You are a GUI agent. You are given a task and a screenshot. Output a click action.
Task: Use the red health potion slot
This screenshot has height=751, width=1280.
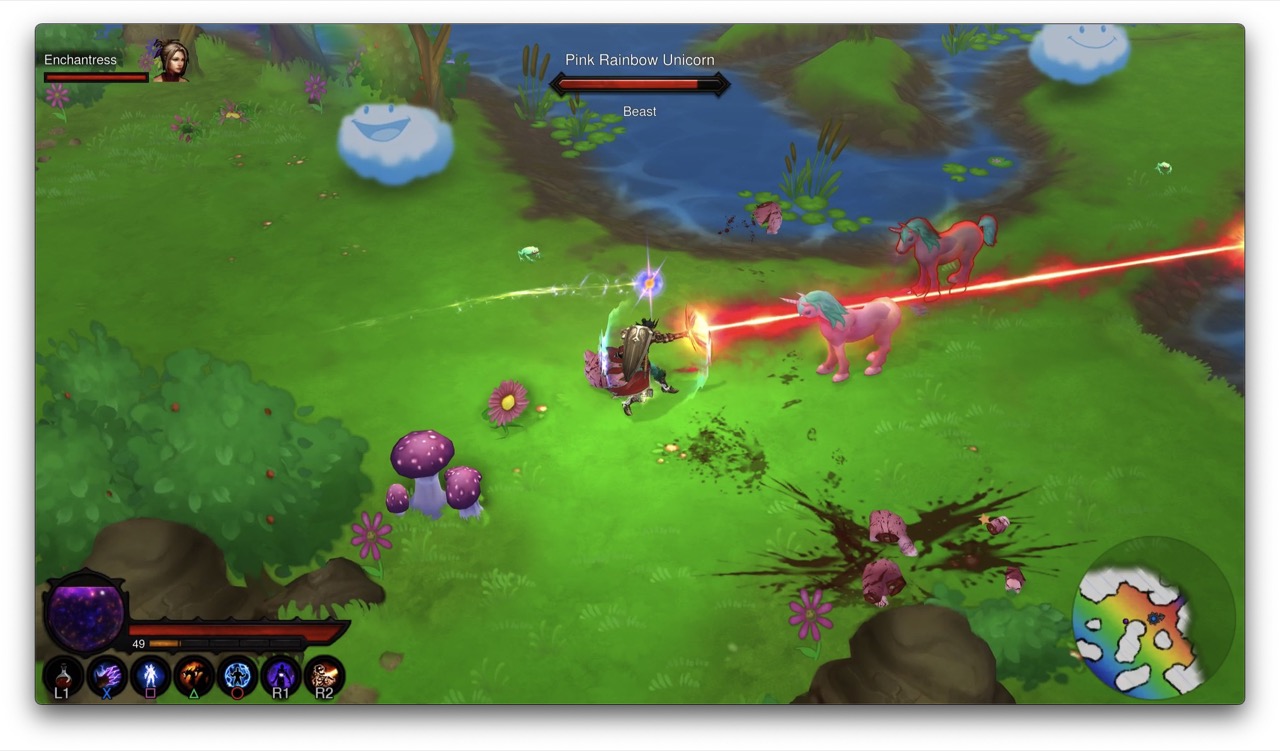click(x=62, y=677)
